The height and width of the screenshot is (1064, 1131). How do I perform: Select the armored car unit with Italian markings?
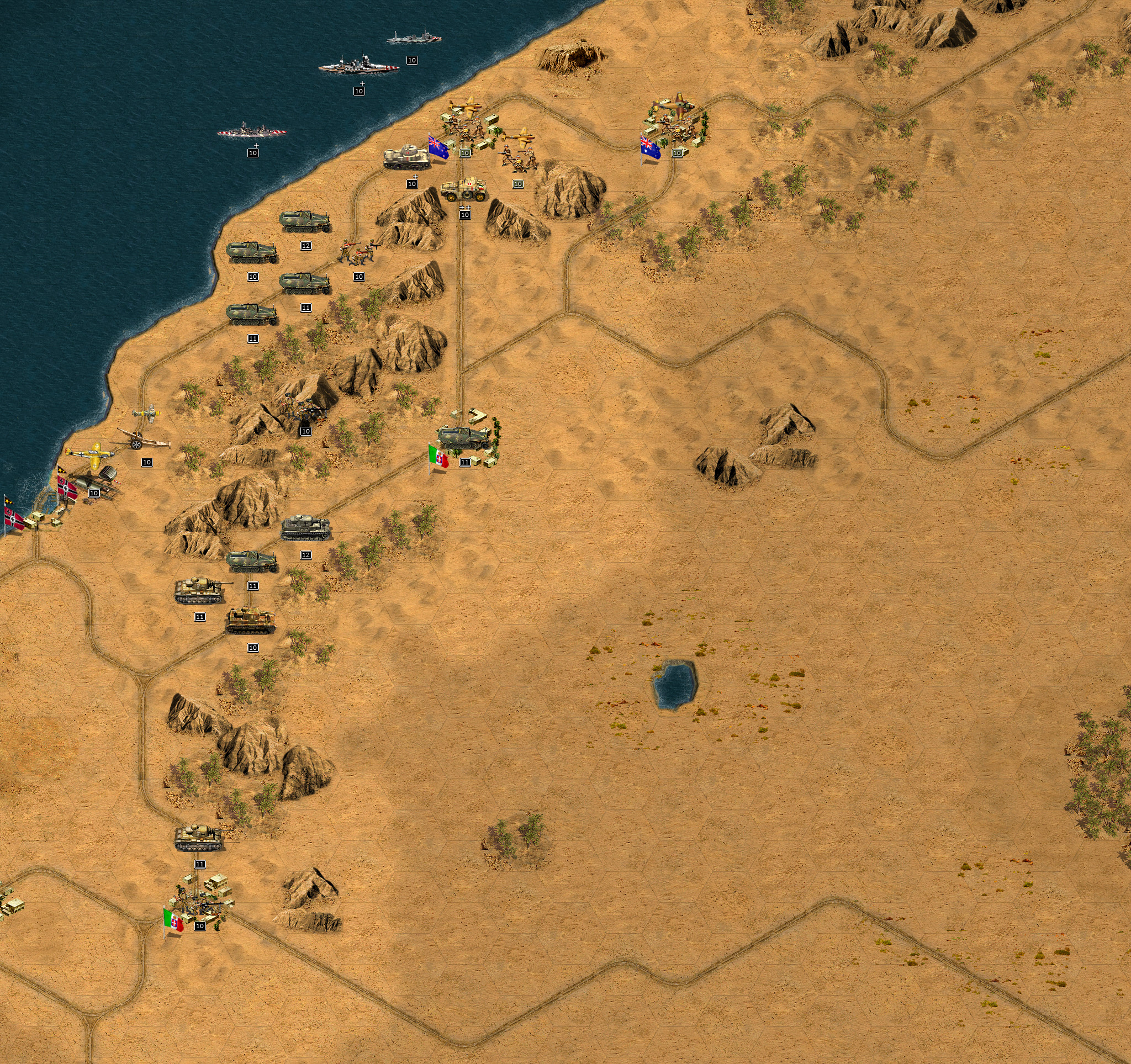(x=464, y=190)
